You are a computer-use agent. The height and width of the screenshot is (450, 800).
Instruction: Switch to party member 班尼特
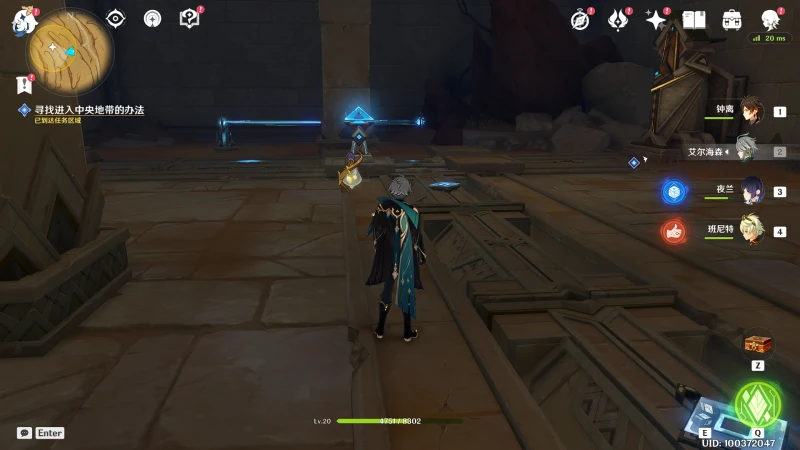point(751,231)
